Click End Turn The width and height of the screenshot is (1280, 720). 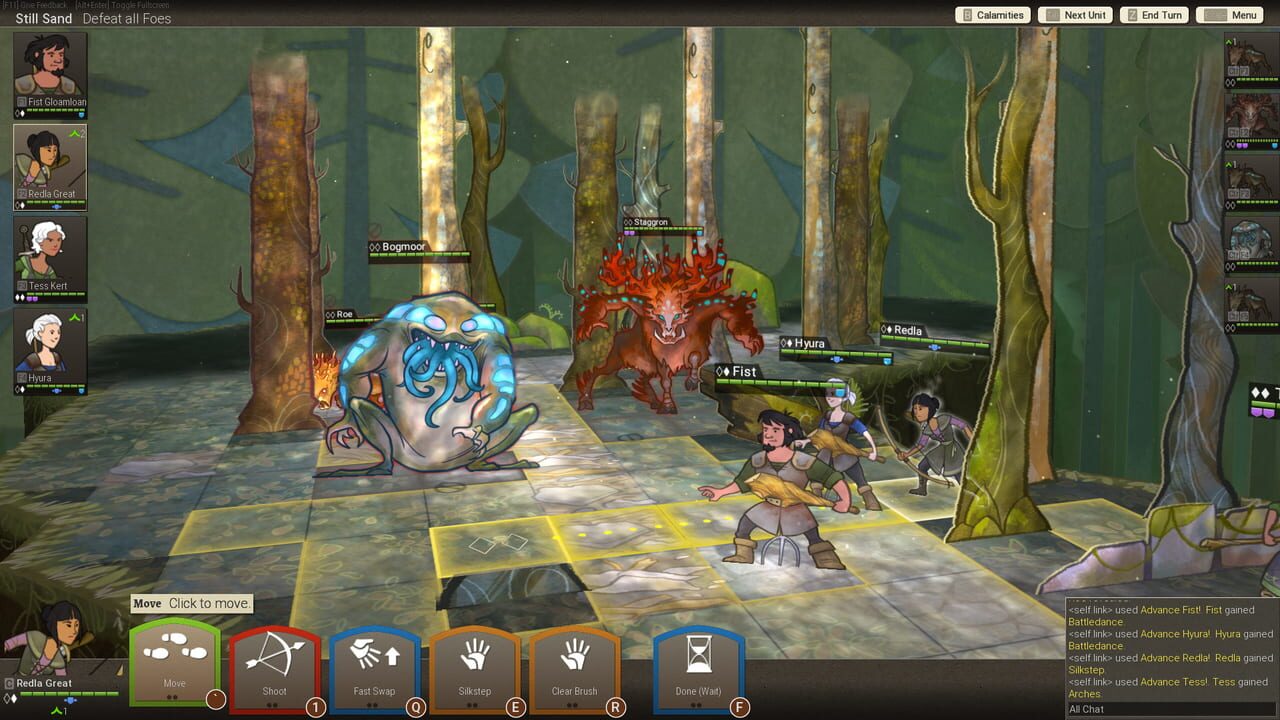pyautogui.click(x=1152, y=15)
